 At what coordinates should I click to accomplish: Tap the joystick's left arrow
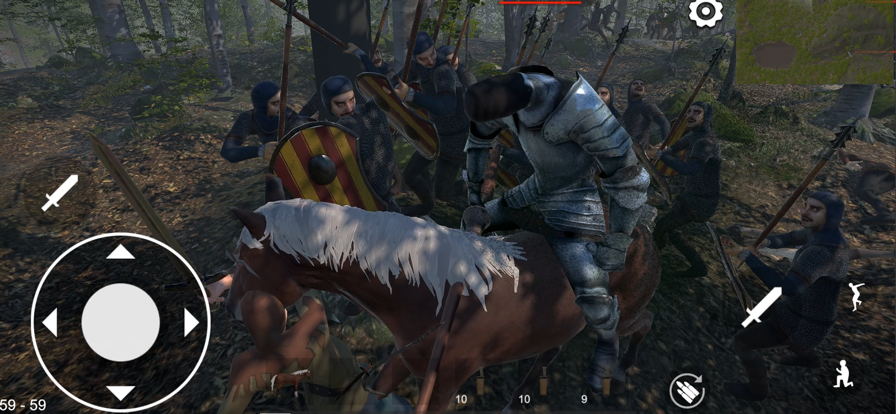coord(50,322)
